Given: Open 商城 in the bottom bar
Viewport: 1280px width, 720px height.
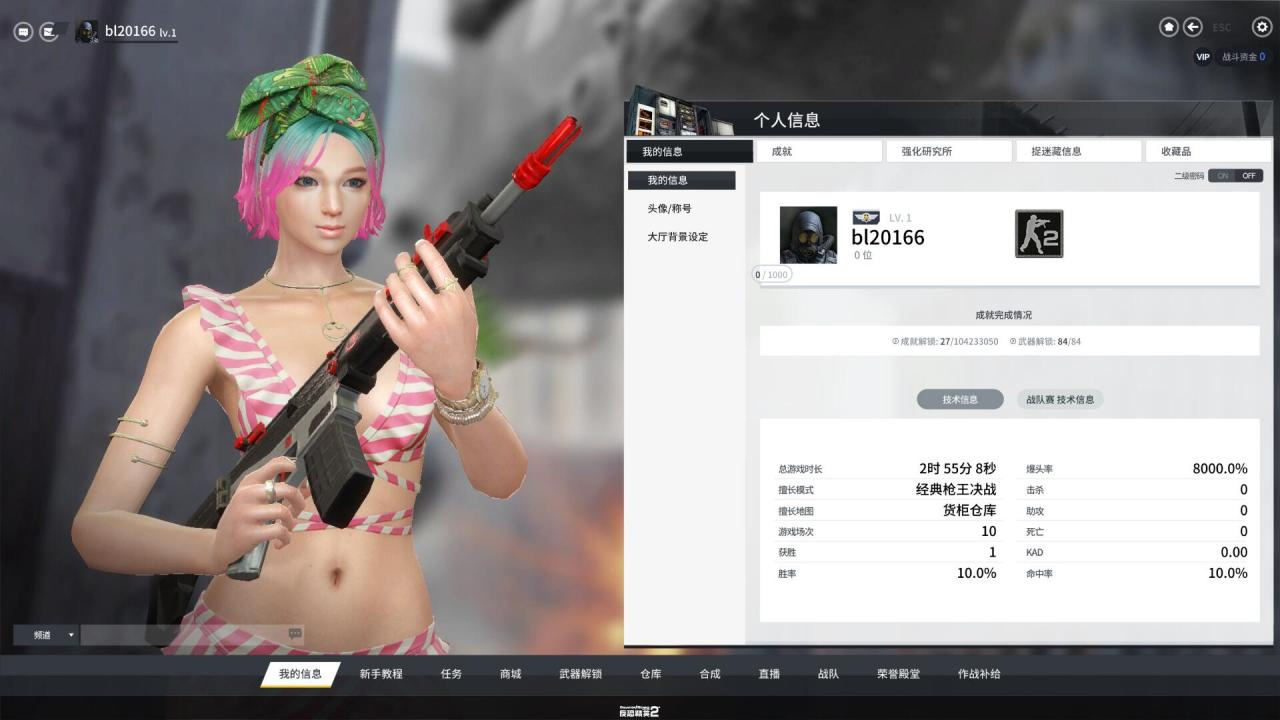Looking at the screenshot, I should click(x=510, y=674).
